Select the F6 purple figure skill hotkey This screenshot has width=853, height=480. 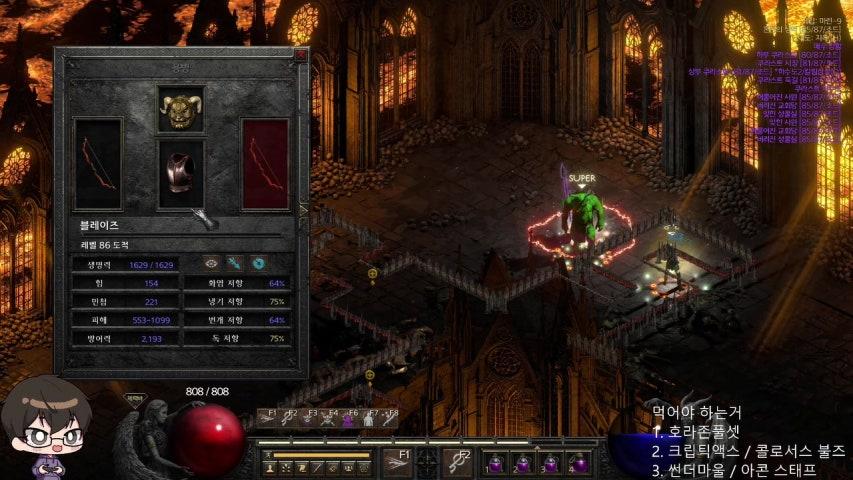[x=349, y=420]
